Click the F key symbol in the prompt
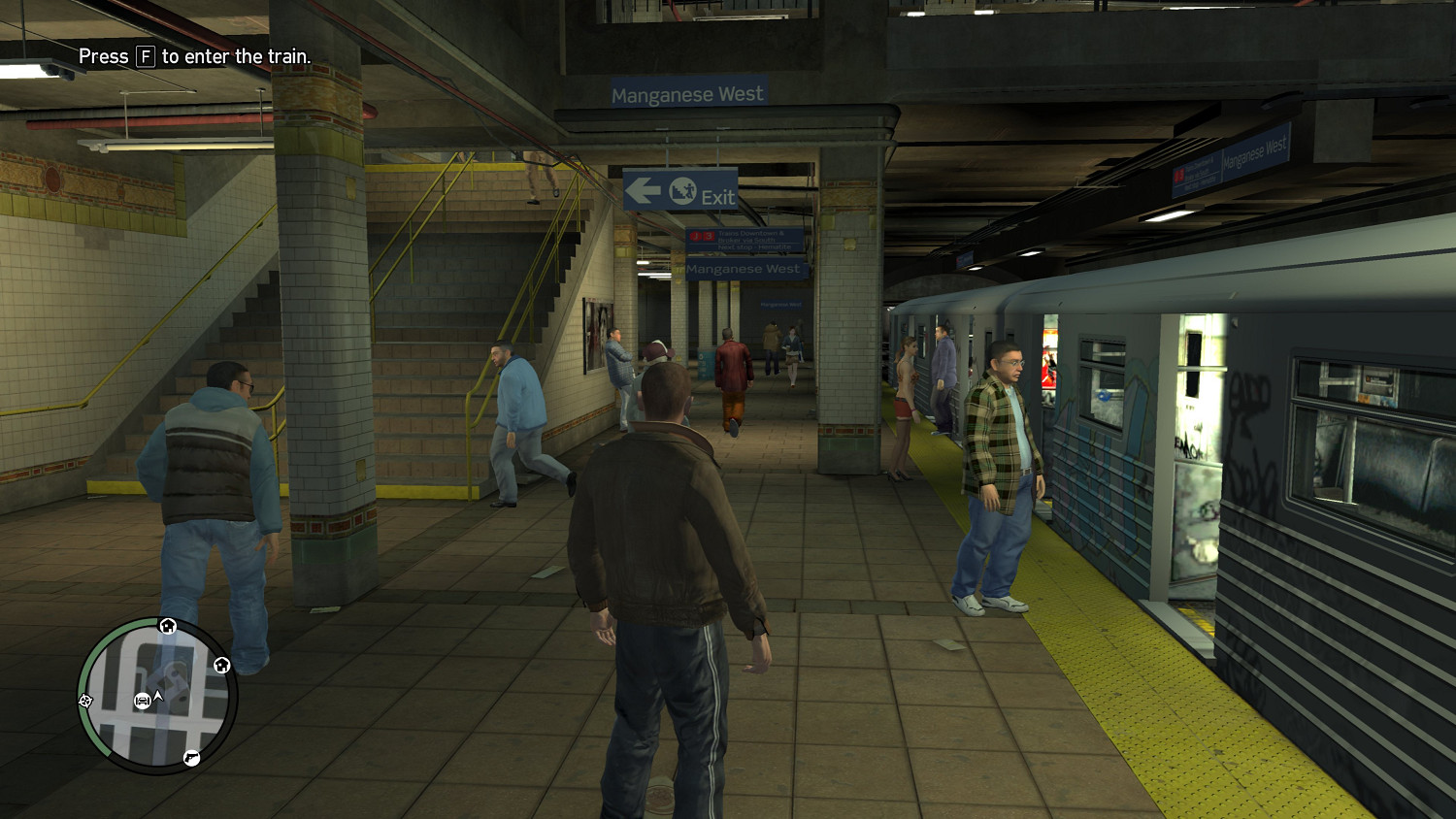Image resolution: width=1456 pixels, height=819 pixels. click(144, 57)
